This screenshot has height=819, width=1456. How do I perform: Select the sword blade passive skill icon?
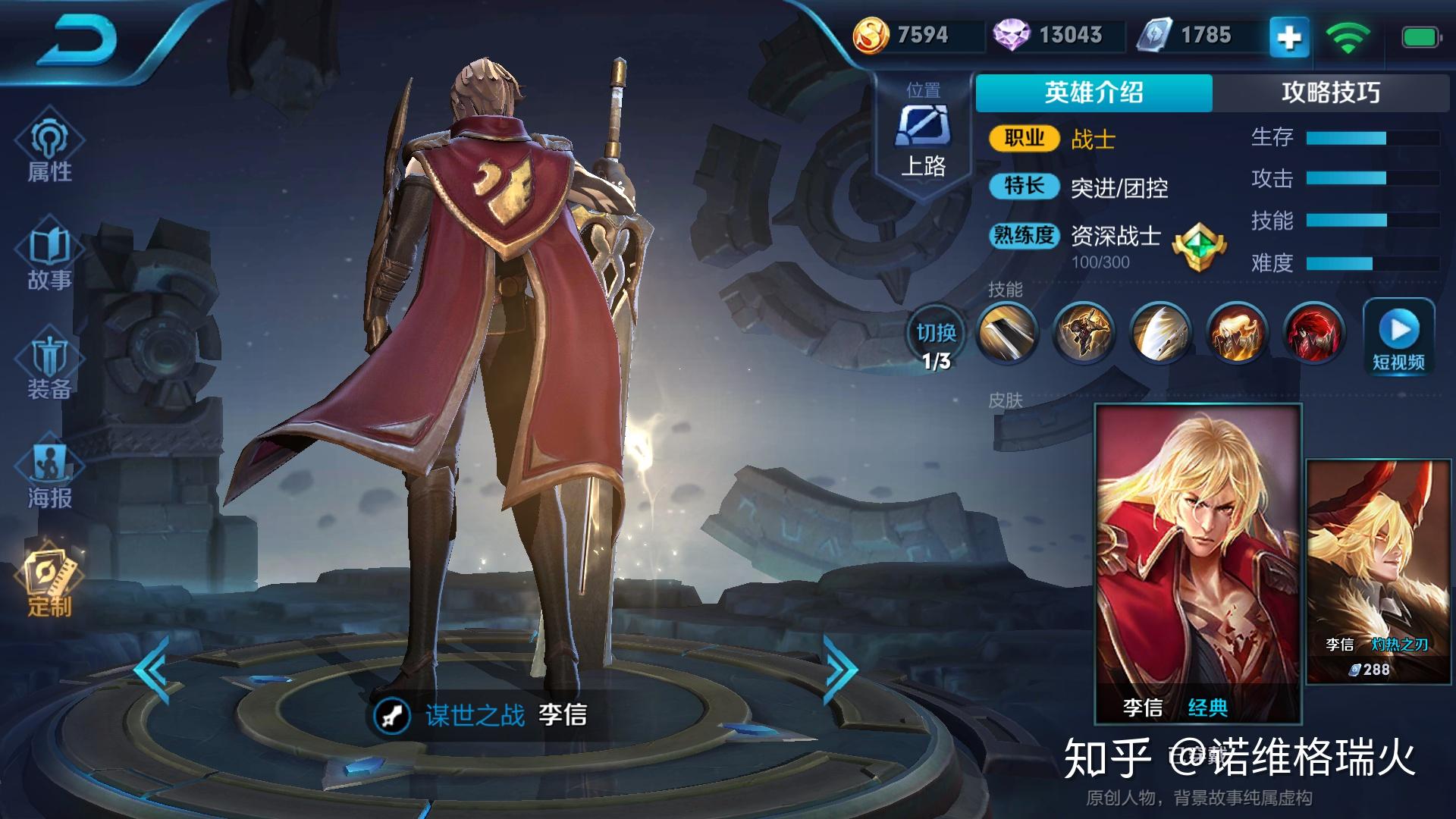1006,334
